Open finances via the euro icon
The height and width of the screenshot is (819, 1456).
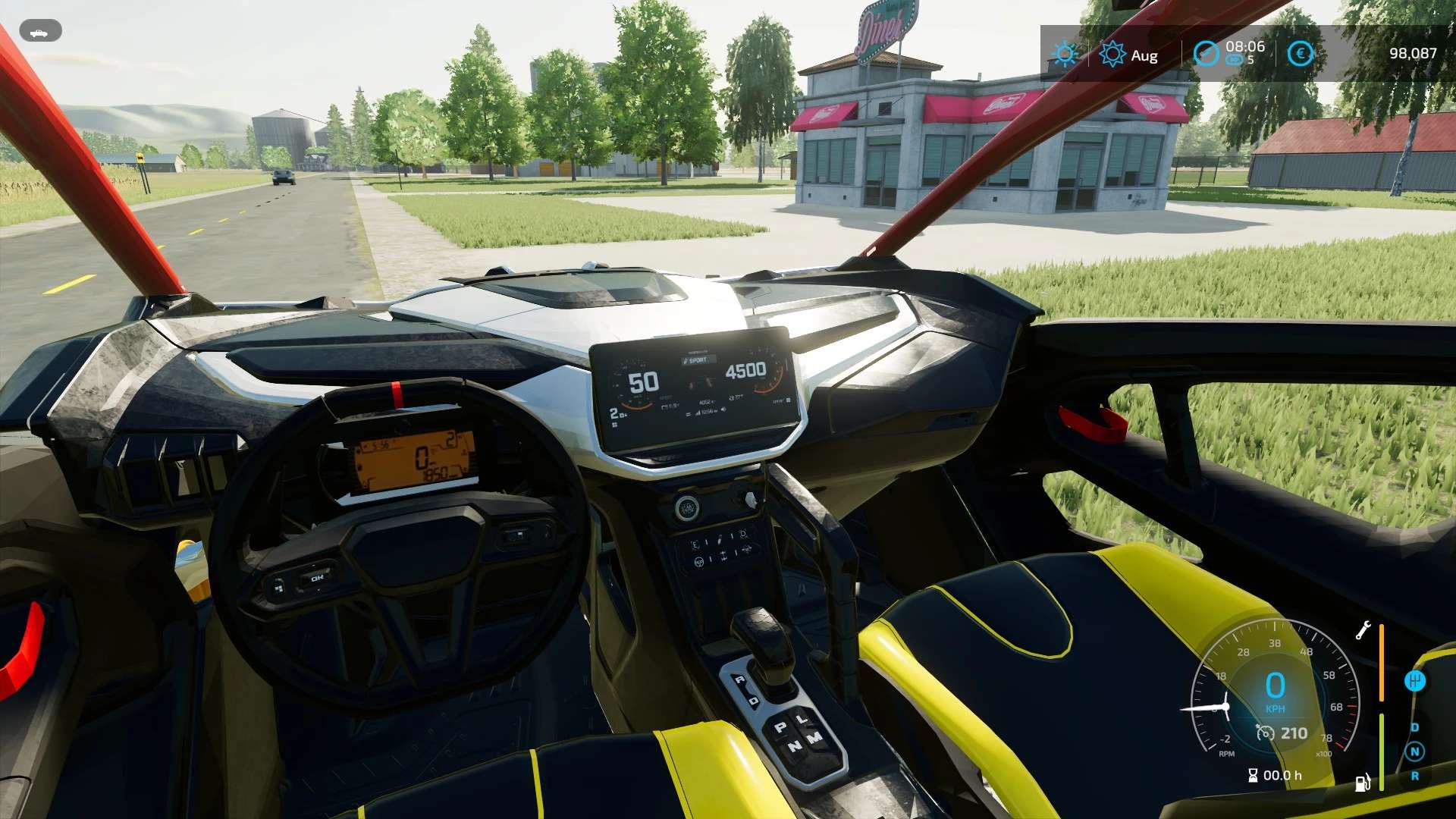(x=1301, y=53)
